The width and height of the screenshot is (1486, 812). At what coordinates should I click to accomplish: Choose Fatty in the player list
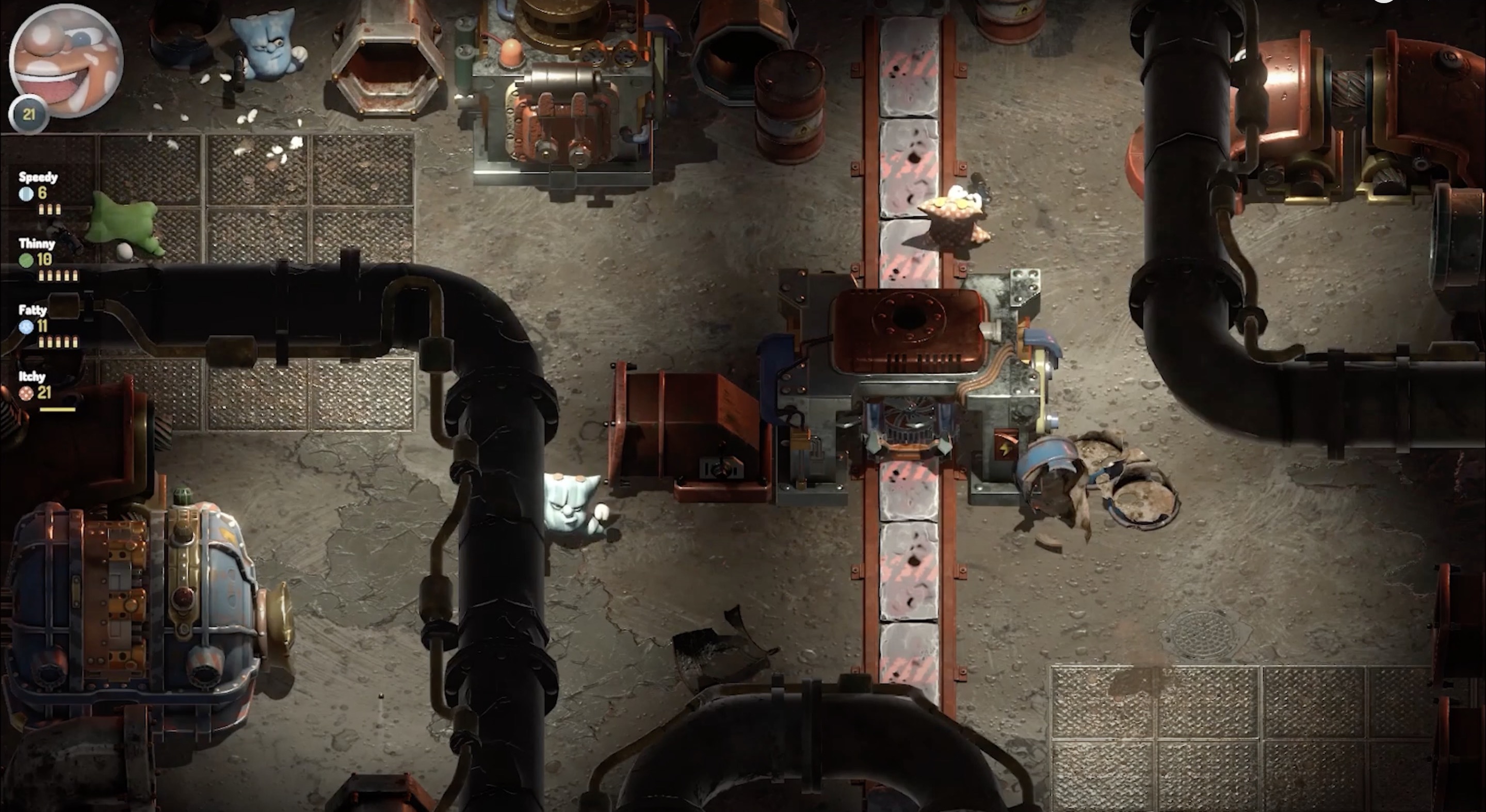[33, 310]
